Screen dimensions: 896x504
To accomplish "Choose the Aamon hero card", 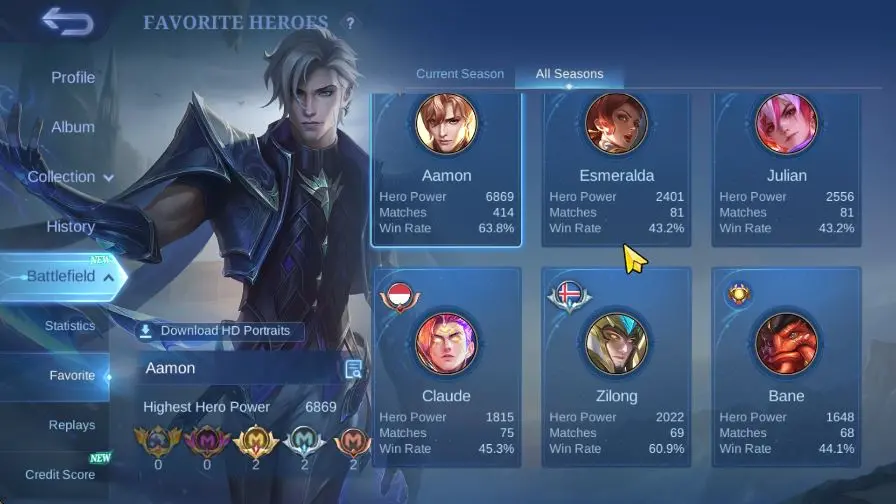I will [446, 170].
